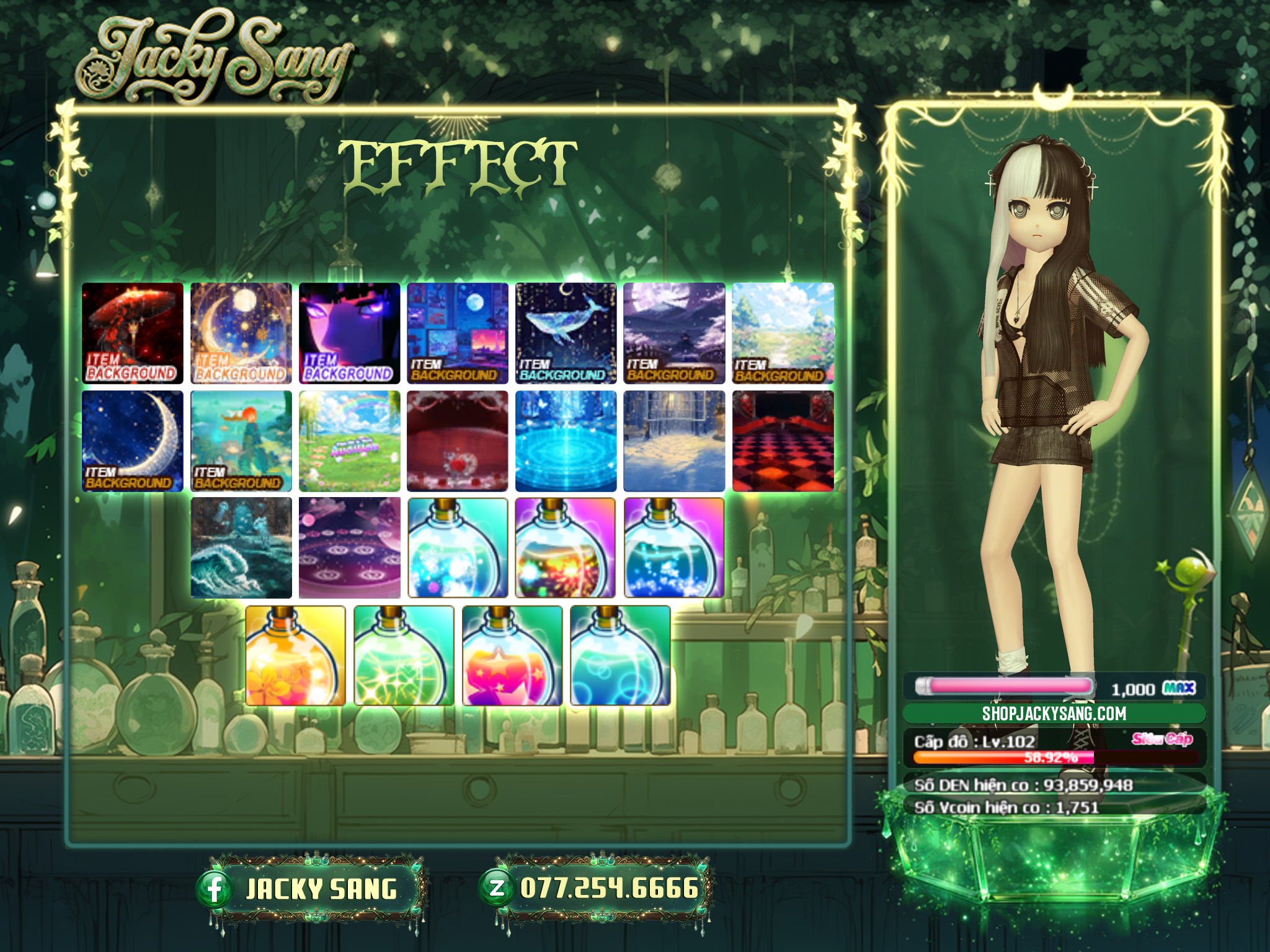Choose the pixel room with moon background
Viewport: 1270px width, 952px height.
click(458, 333)
